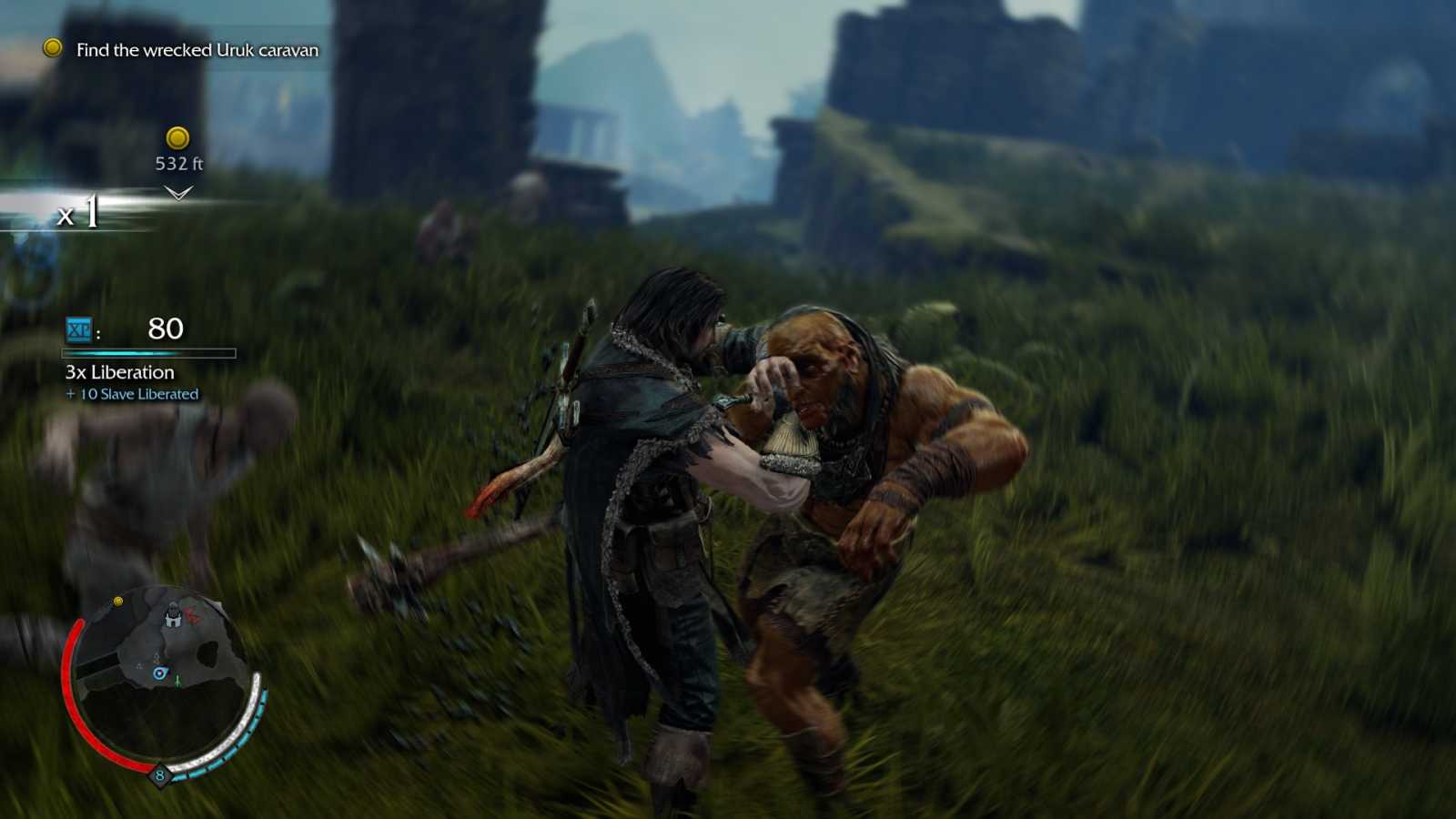Click the waypoint distance chevron arrow
Screen dimensions: 1456x819
[178, 192]
